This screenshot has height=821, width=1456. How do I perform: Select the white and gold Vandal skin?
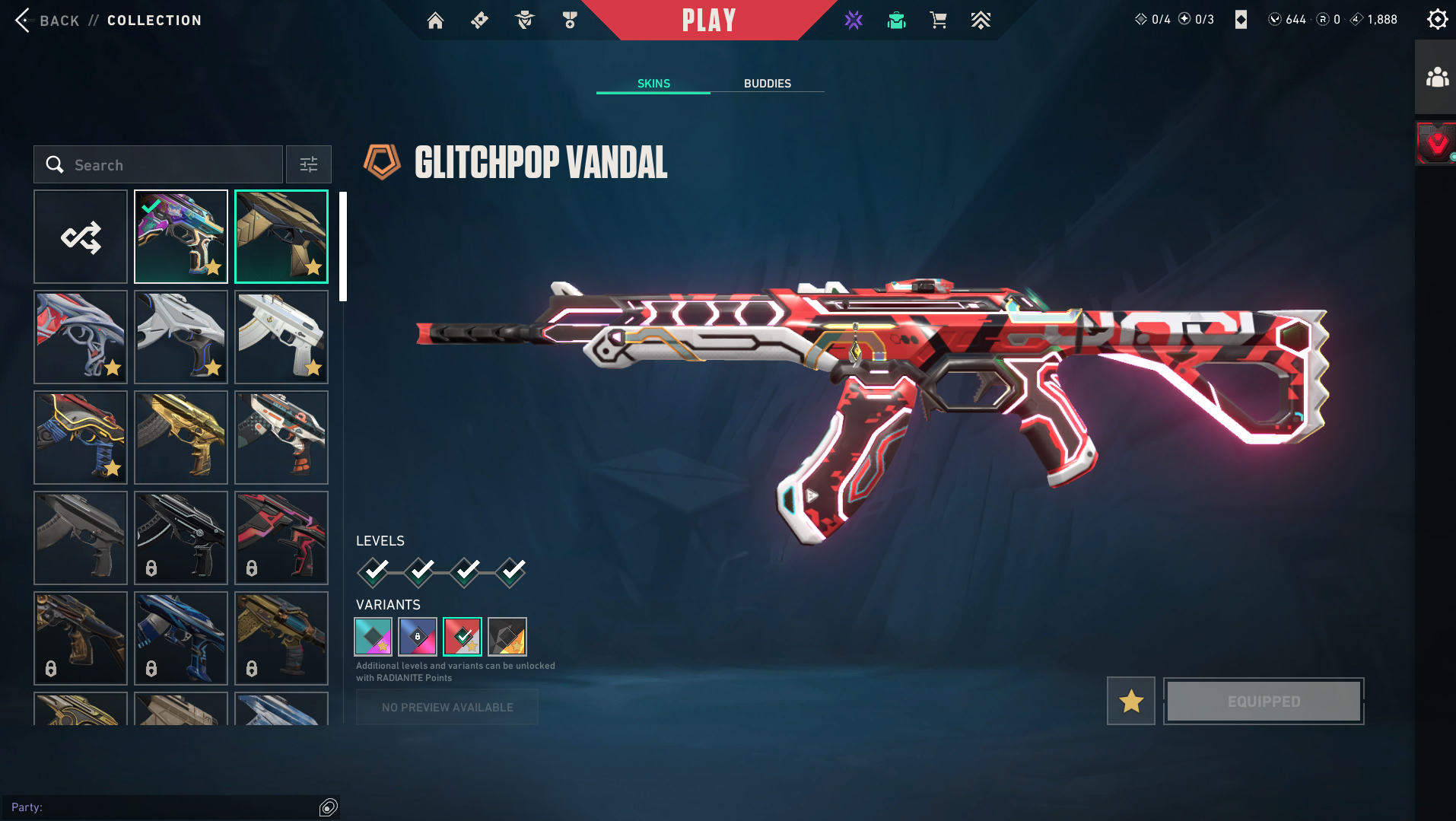(281, 337)
